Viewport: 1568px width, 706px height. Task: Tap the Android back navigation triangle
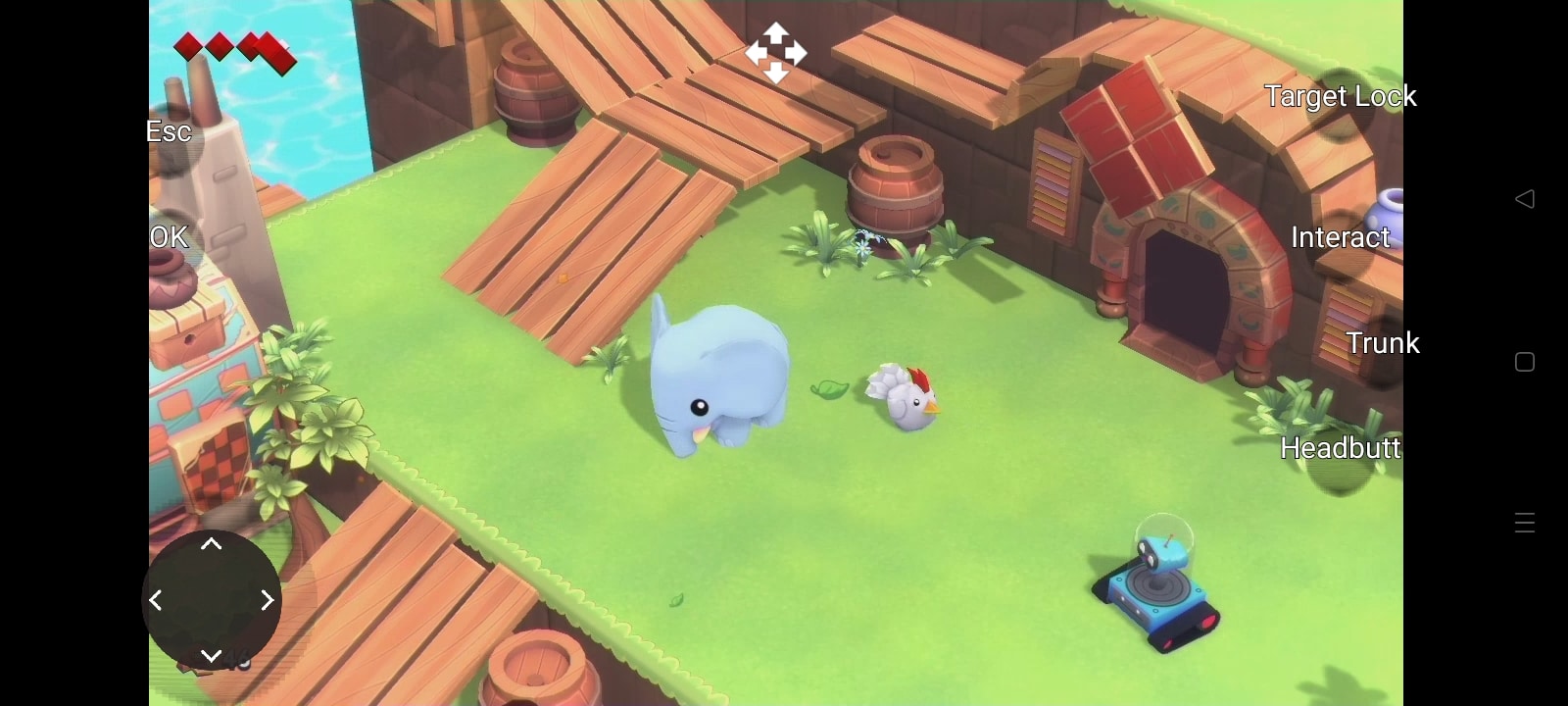pyautogui.click(x=1524, y=198)
